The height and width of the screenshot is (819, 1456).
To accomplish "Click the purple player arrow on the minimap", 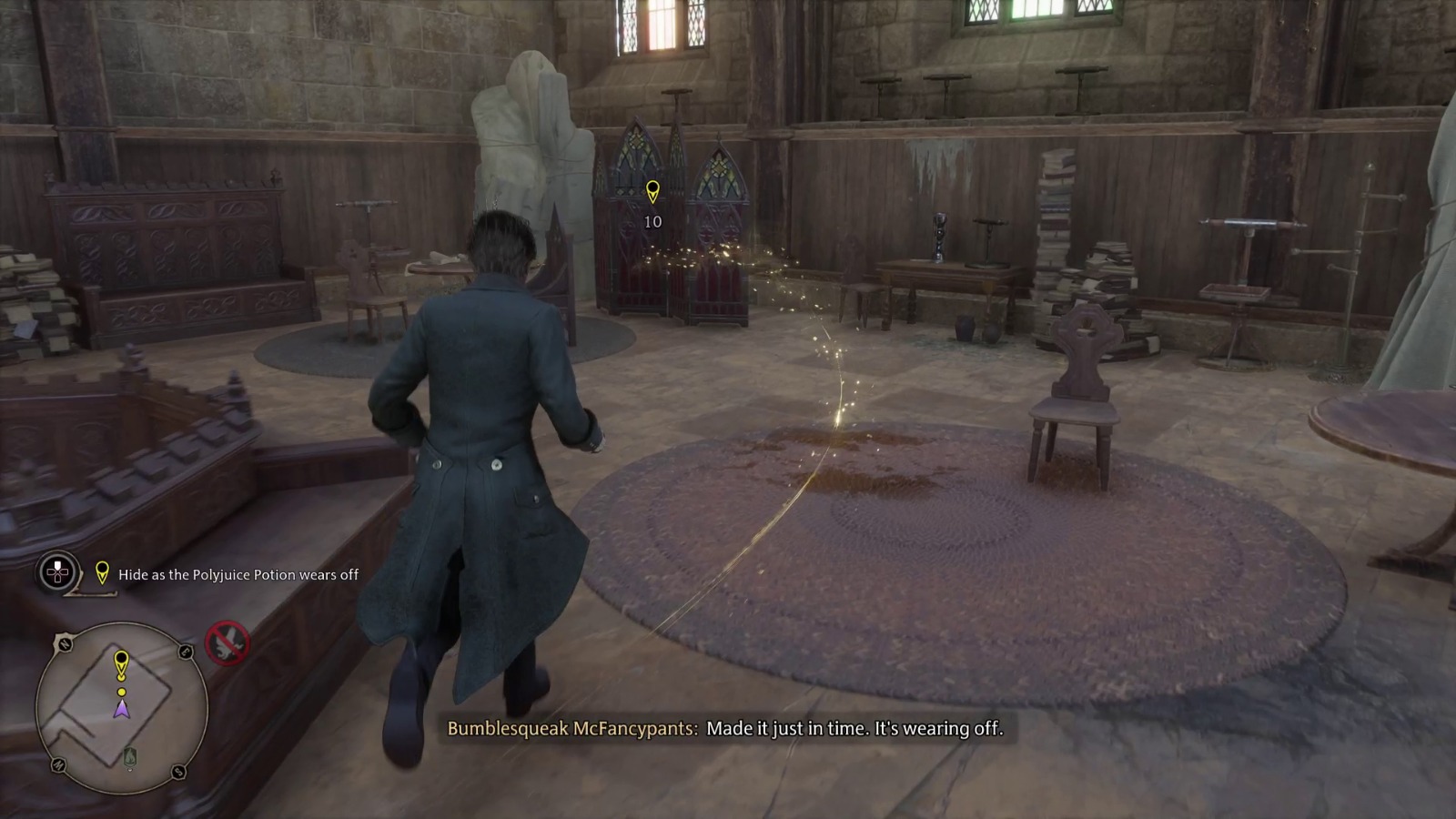I will coord(121,709).
